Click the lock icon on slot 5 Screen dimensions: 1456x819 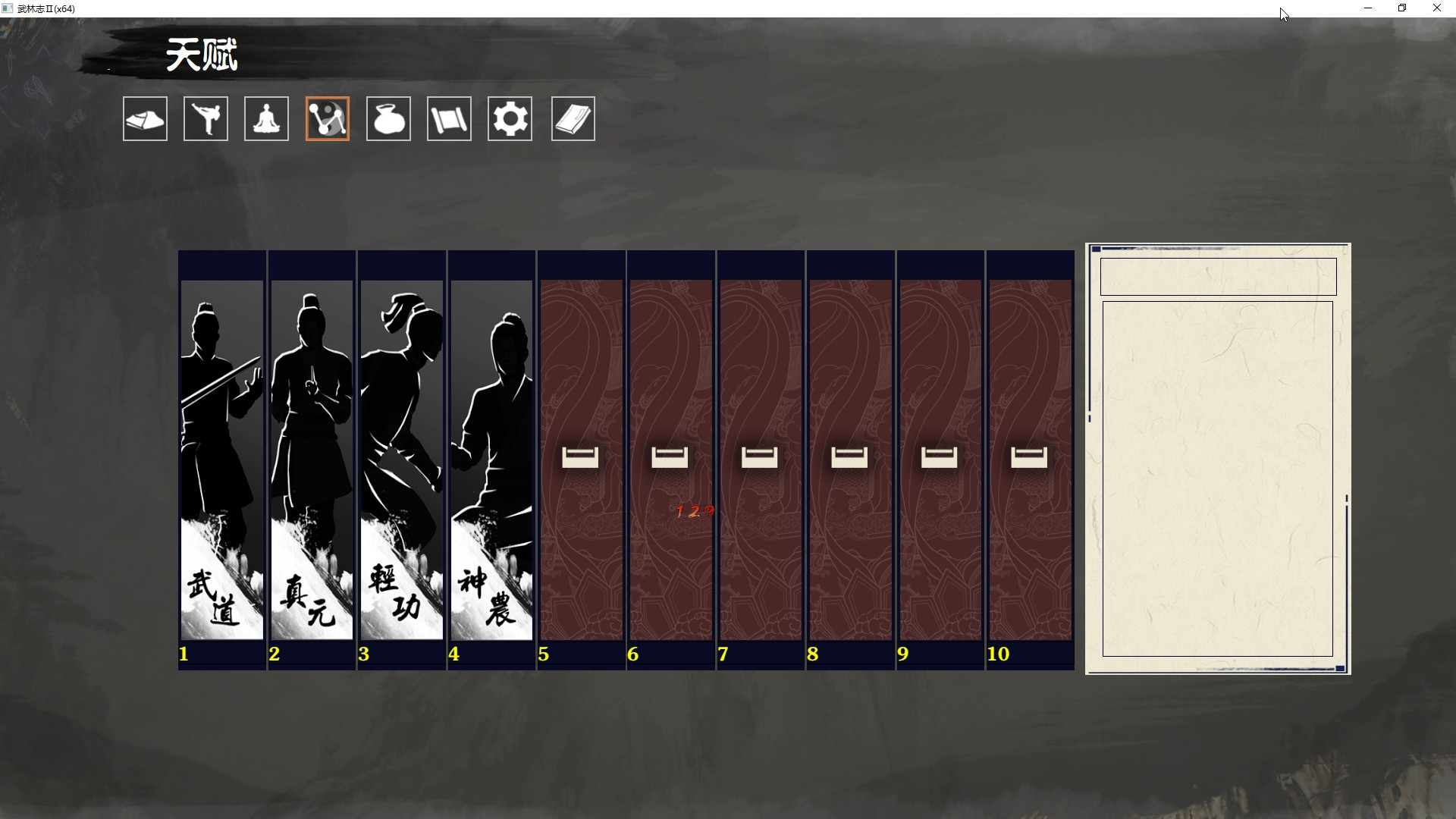tap(580, 457)
